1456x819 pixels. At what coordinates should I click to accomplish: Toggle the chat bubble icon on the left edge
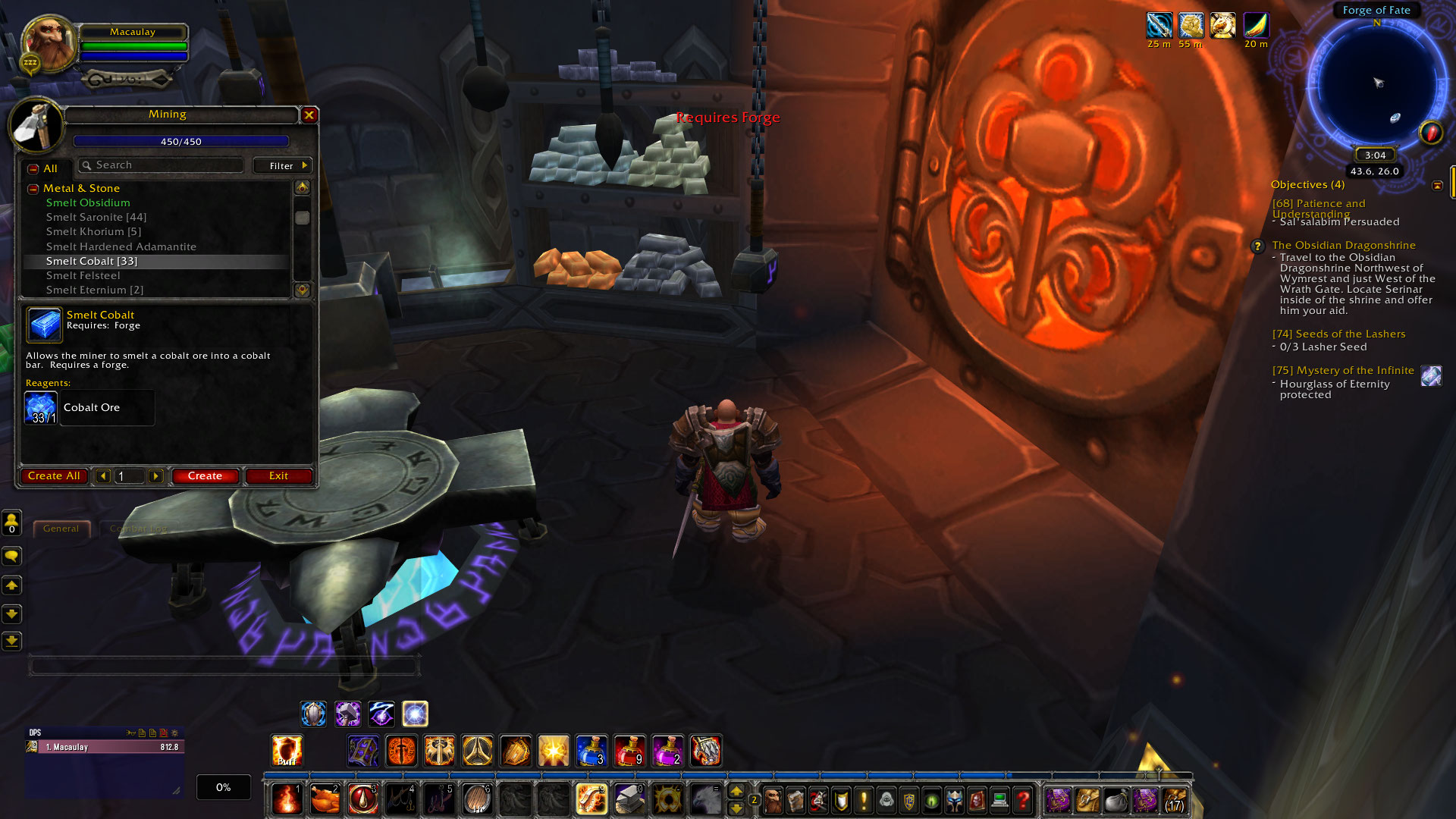11,556
